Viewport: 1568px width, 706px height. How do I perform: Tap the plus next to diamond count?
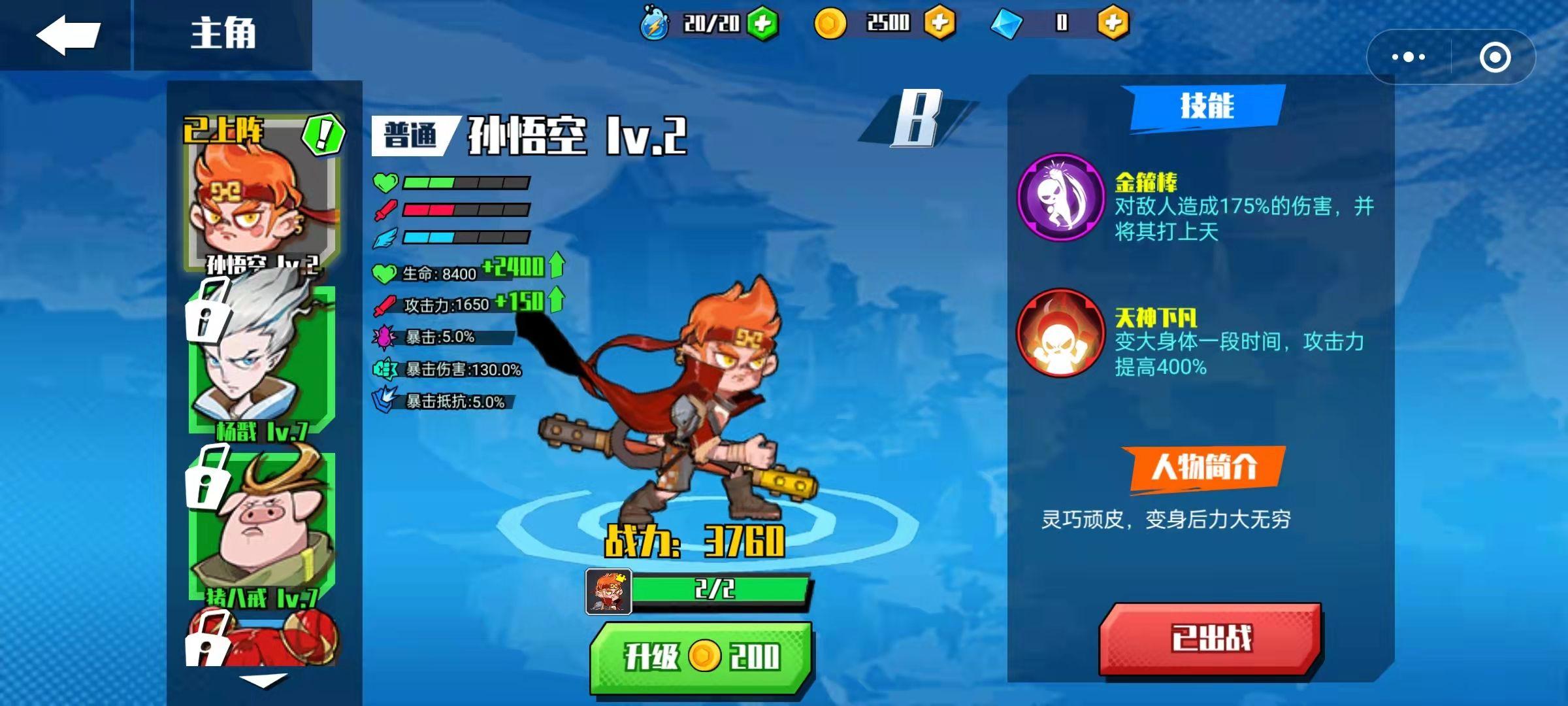pyautogui.click(x=1115, y=24)
